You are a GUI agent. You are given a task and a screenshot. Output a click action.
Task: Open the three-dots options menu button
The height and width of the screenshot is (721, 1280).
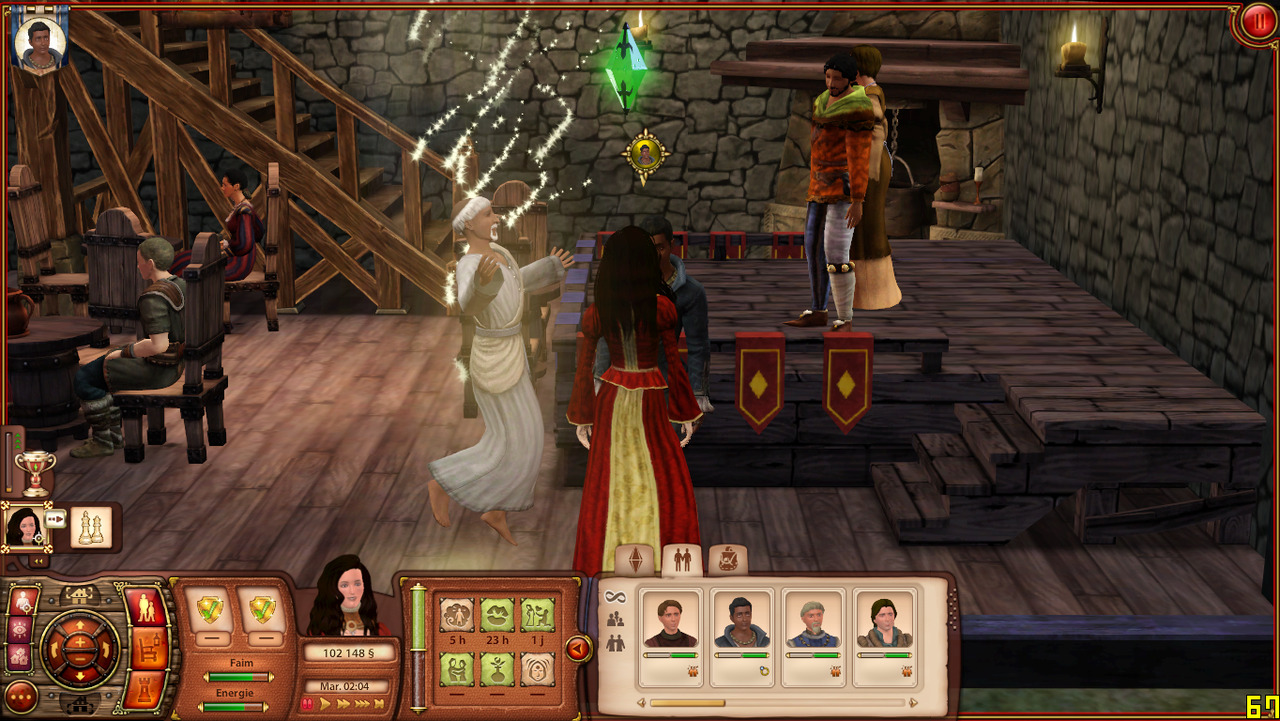(21, 695)
